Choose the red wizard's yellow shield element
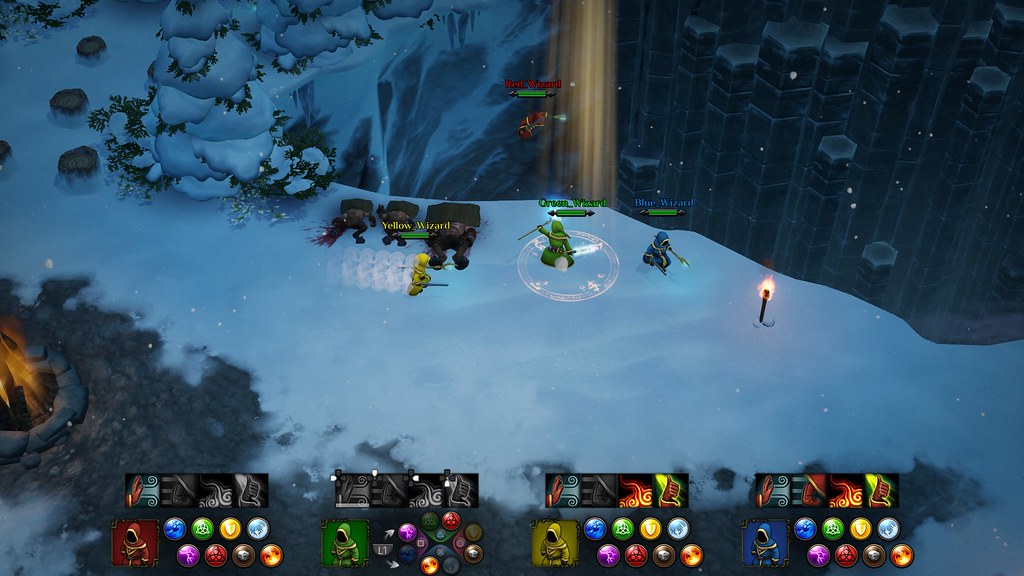The width and height of the screenshot is (1024, 576). [231, 529]
